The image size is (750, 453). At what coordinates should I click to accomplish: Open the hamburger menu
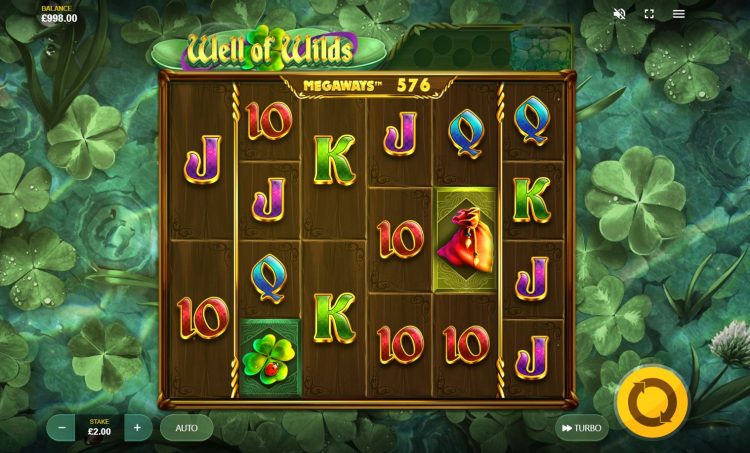click(679, 14)
